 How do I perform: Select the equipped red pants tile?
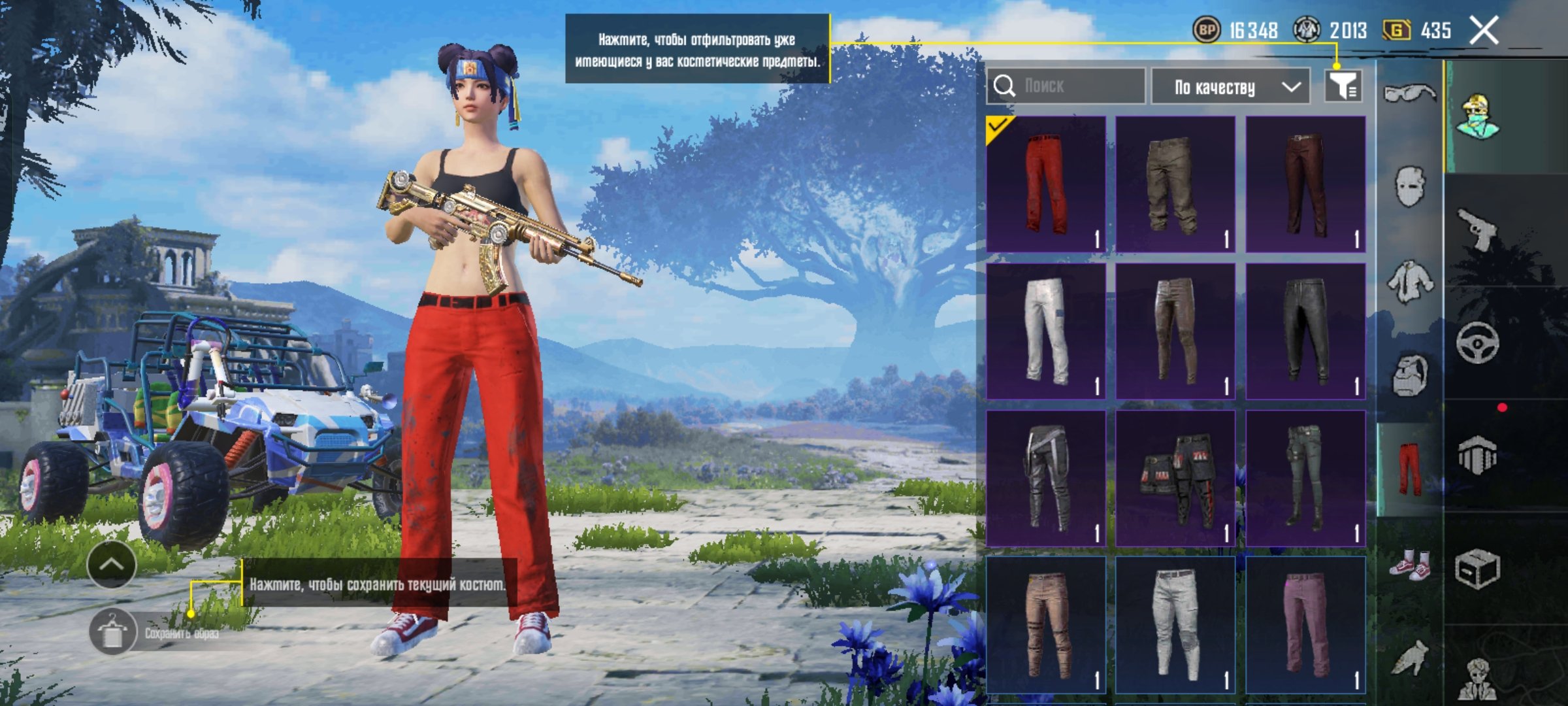pos(1046,184)
